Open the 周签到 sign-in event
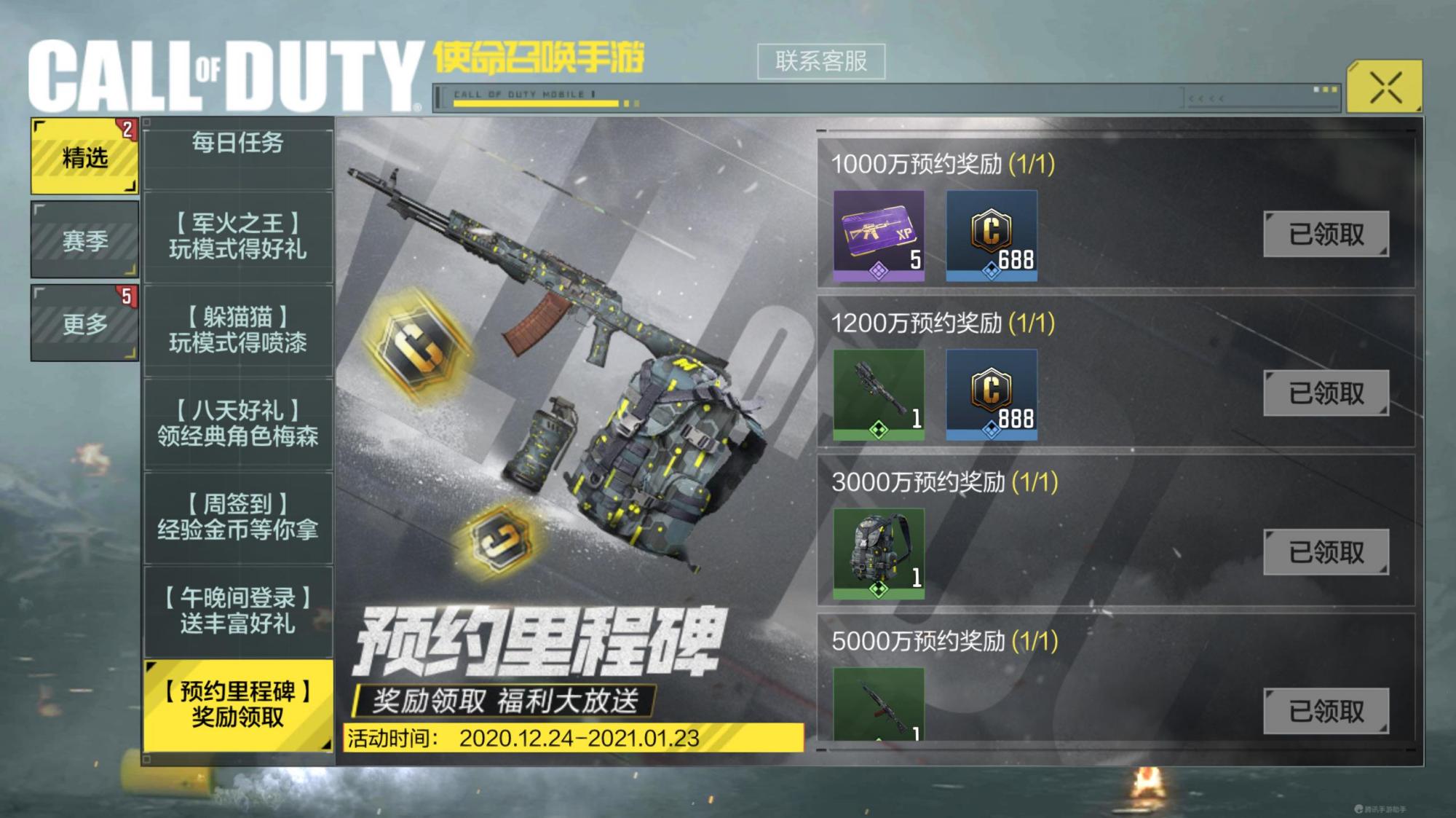Viewport: 1456px width, 818px height. tap(238, 517)
